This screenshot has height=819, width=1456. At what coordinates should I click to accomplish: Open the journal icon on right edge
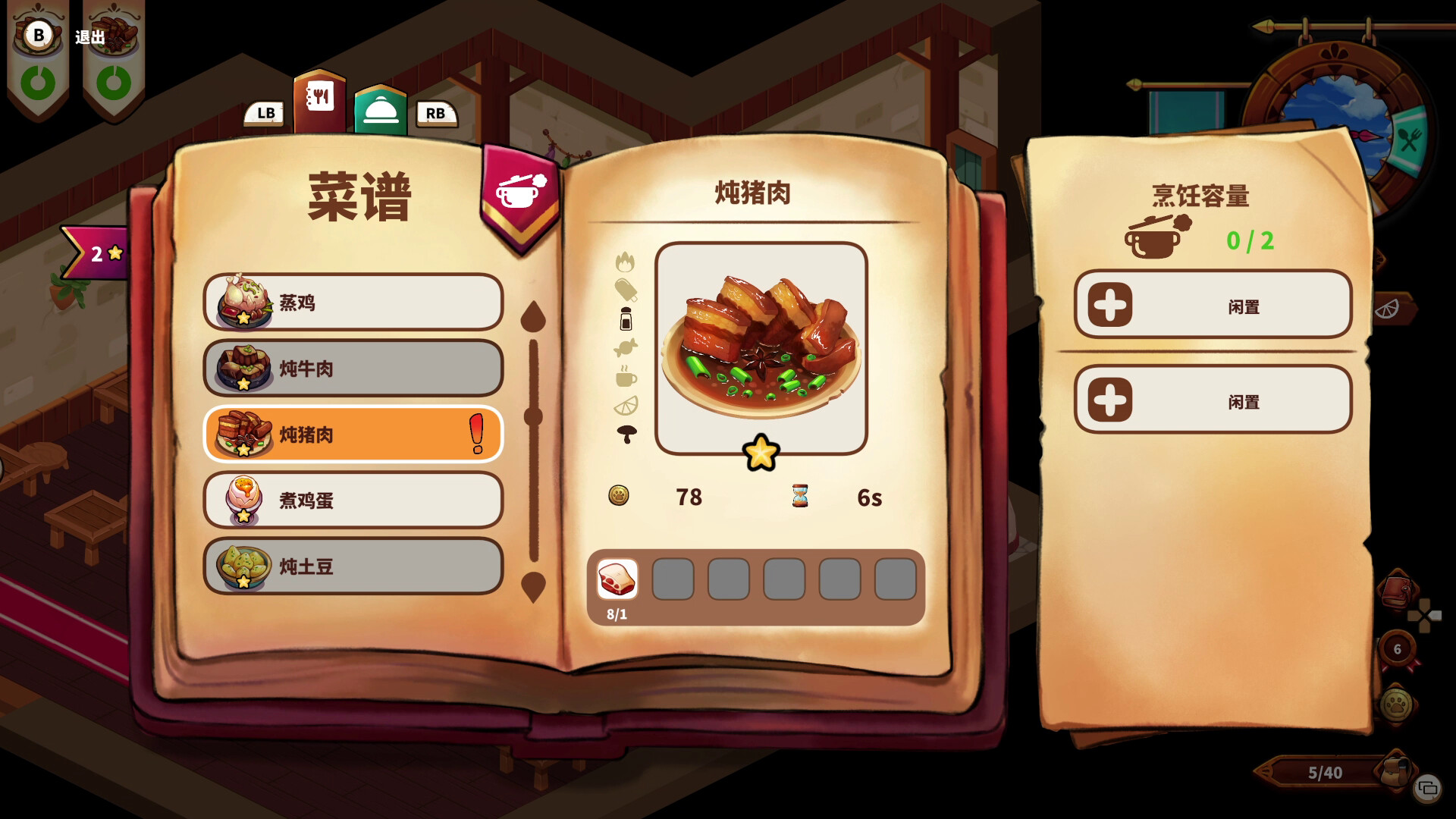point(1397,590)
